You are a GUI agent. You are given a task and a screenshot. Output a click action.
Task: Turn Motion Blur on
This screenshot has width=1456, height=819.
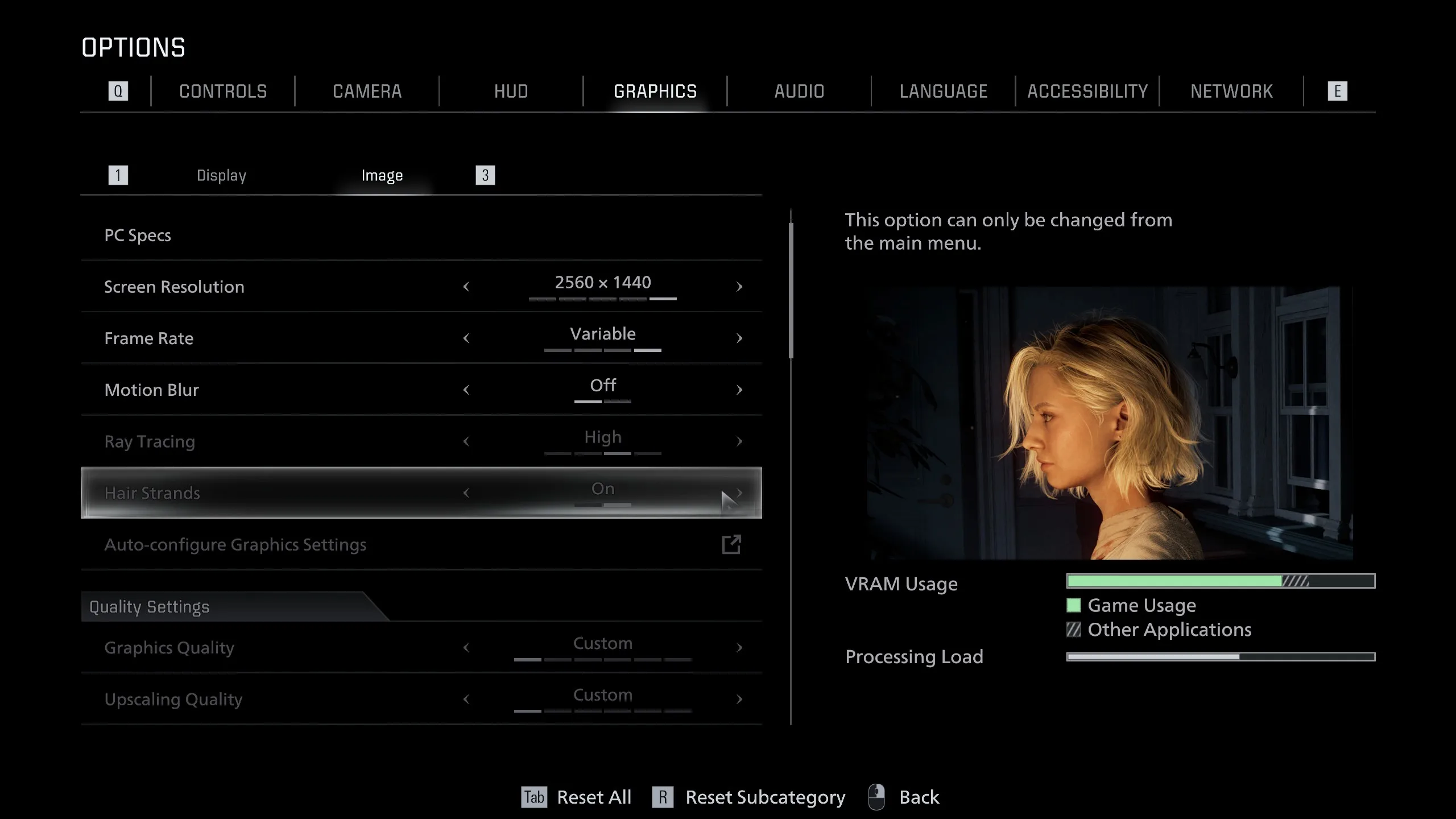[739, 390]
